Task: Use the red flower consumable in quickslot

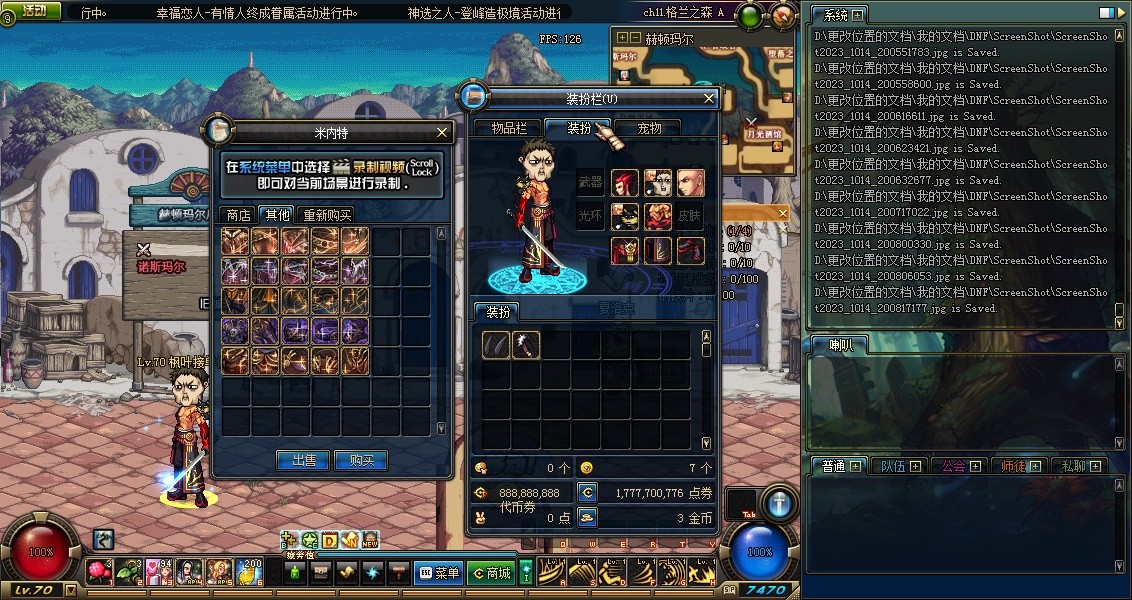Action: (x=98, y=571)
